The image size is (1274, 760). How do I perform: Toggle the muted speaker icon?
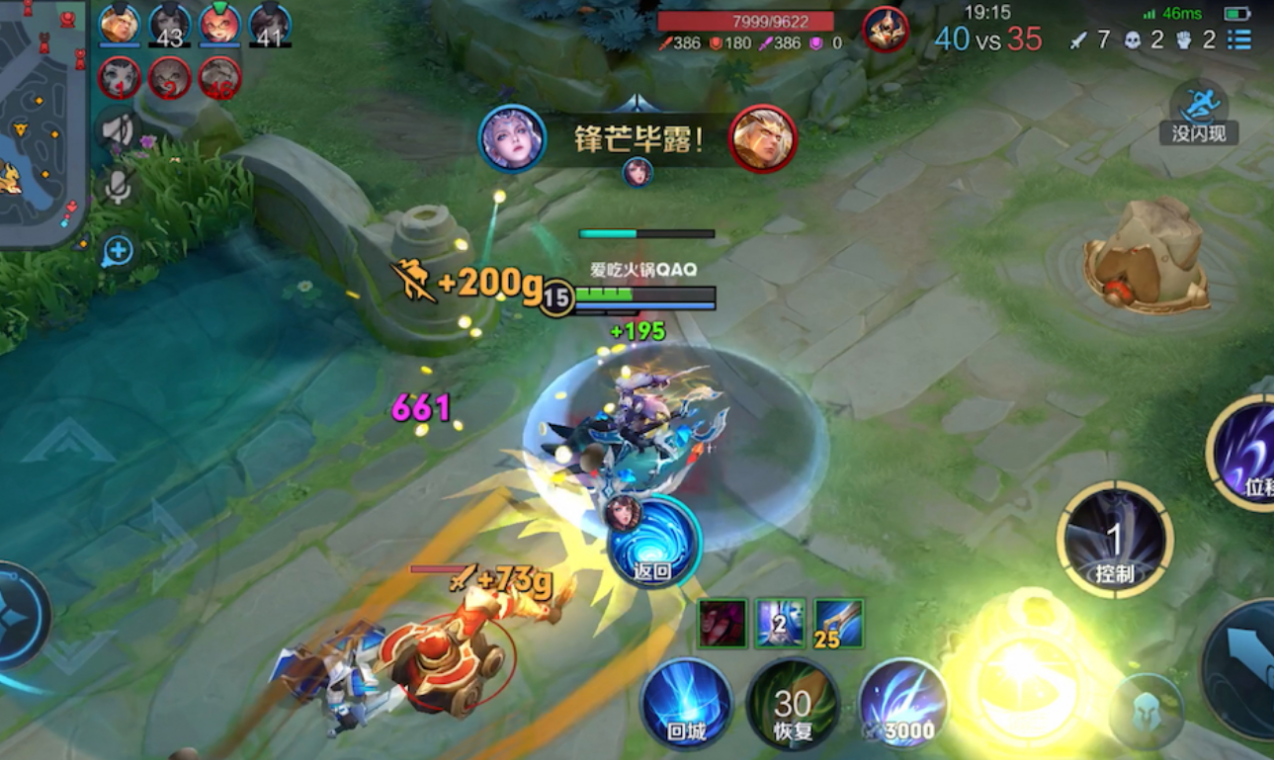(118, 130)
